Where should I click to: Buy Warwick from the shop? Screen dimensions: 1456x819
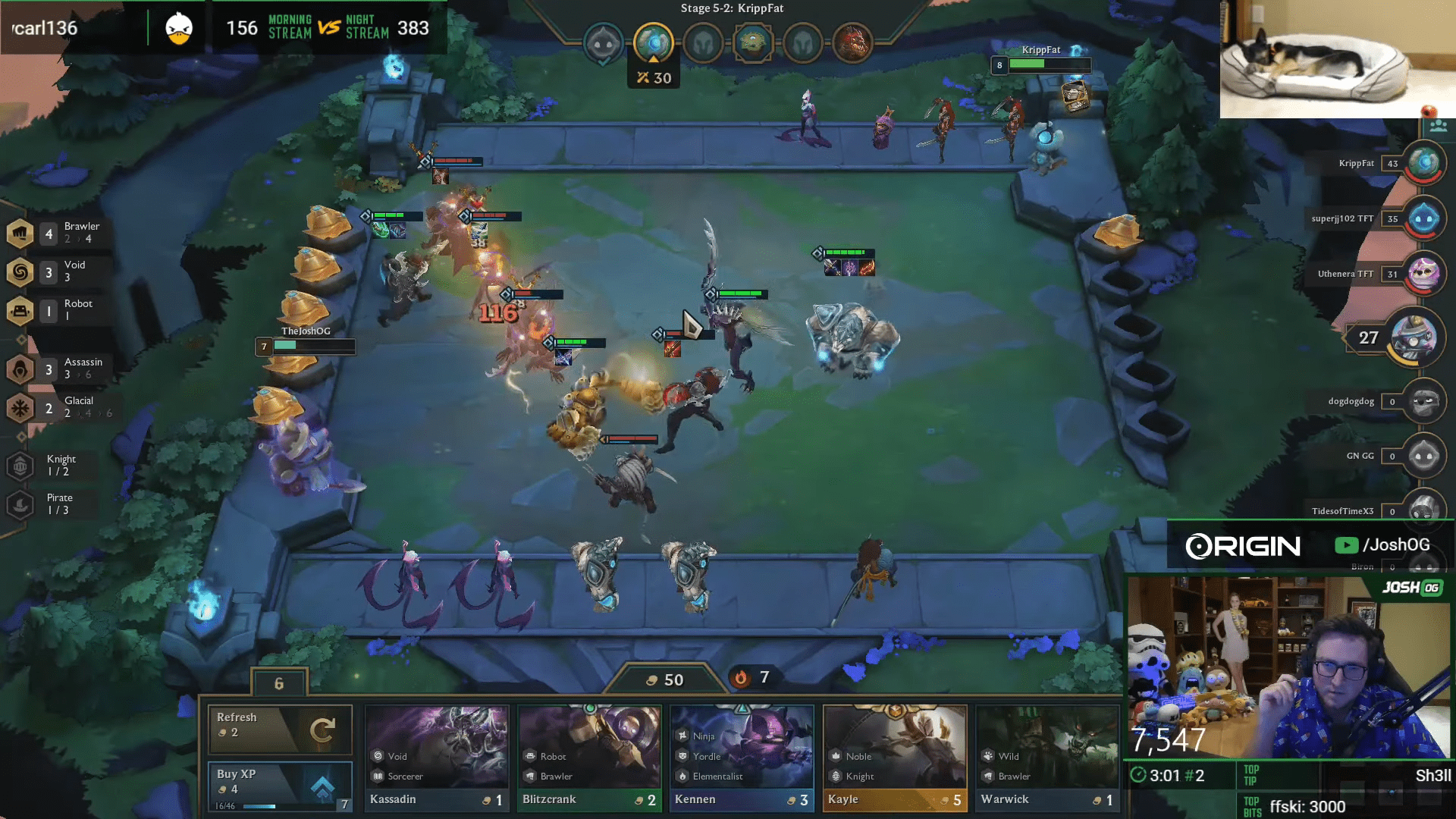click(1047, 758)
